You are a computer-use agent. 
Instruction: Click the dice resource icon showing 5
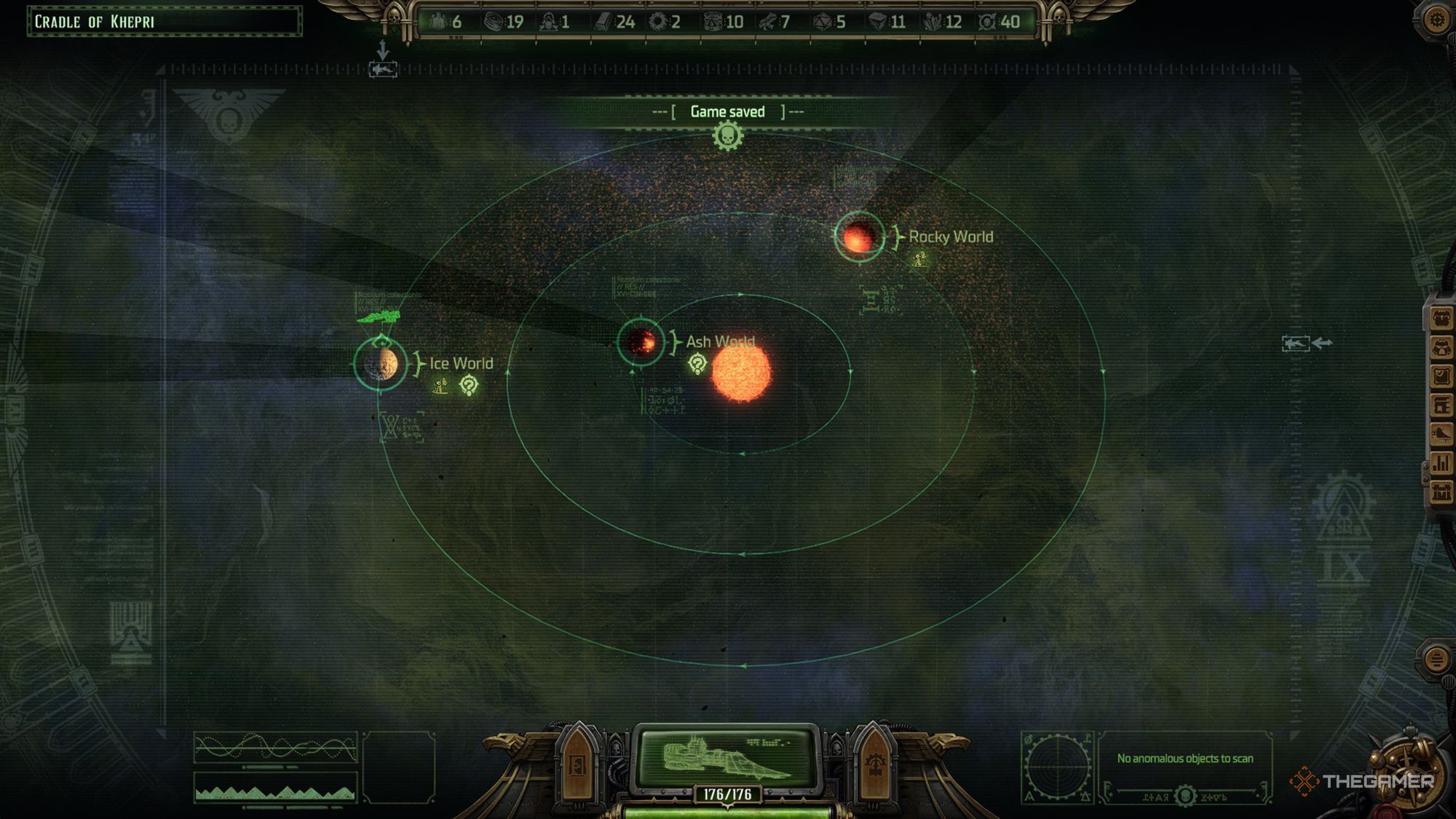tap(824, 22)
